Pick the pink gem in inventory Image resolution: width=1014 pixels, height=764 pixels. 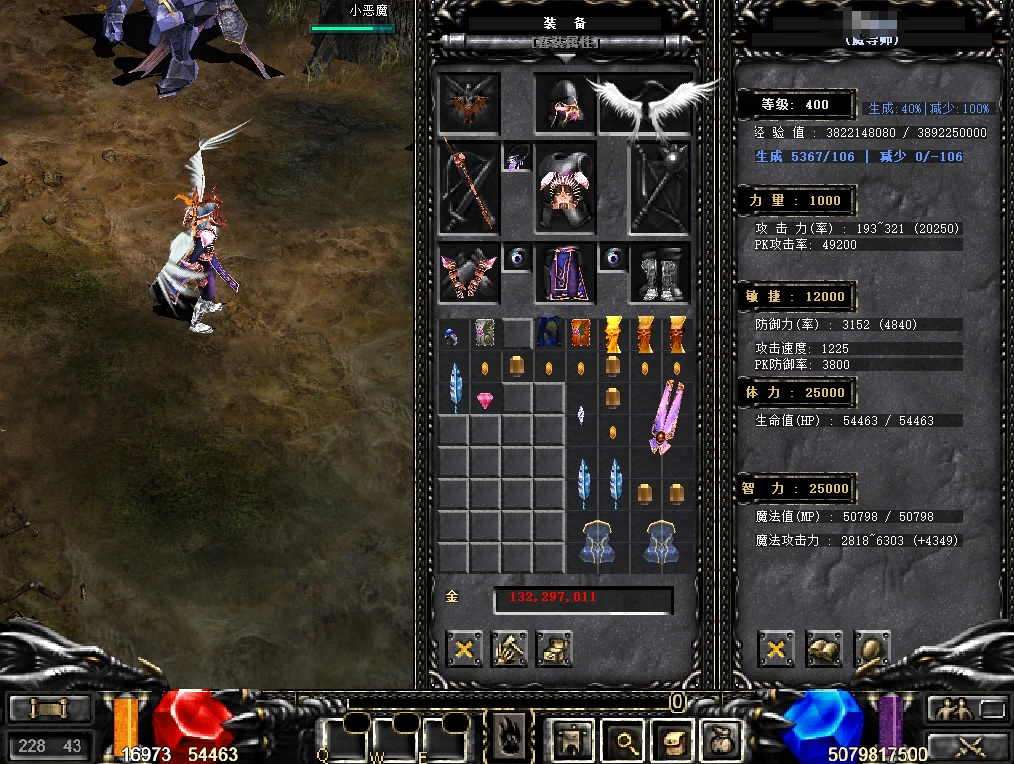[486, 400]
